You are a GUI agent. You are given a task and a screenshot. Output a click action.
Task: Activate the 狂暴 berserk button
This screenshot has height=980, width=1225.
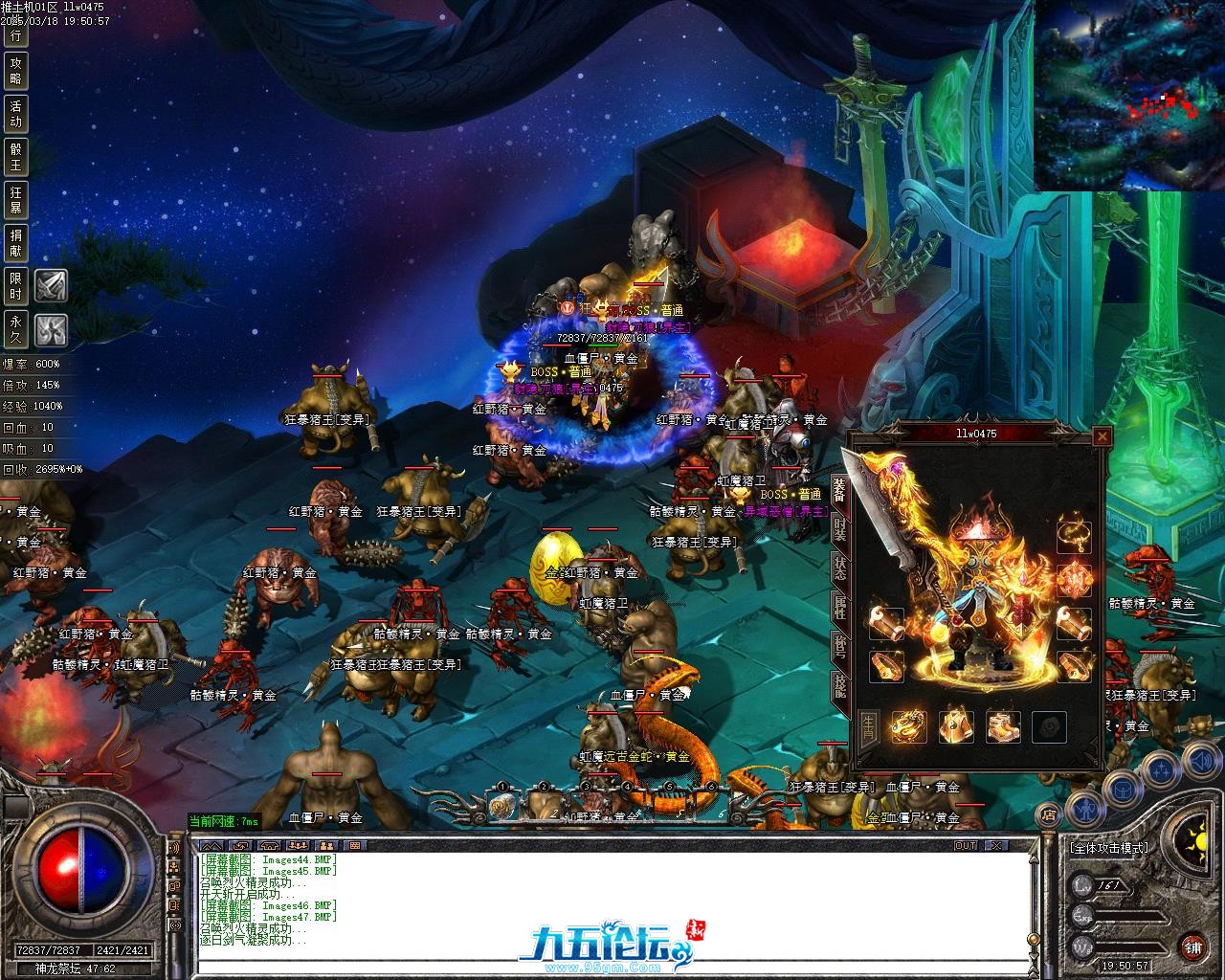click(x=15, y=199)
